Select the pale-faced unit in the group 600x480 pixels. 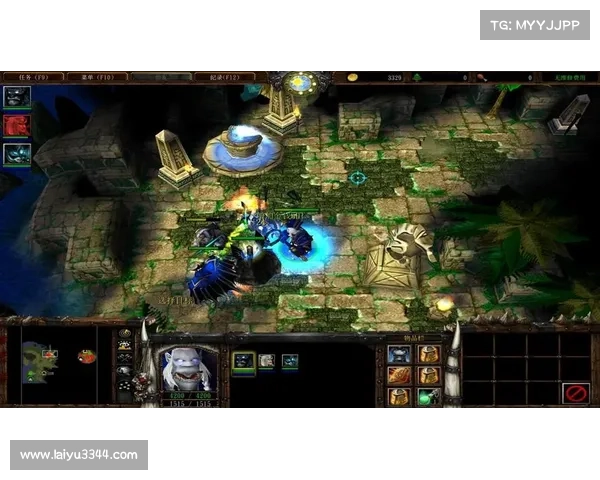click(x=266, y=361)
